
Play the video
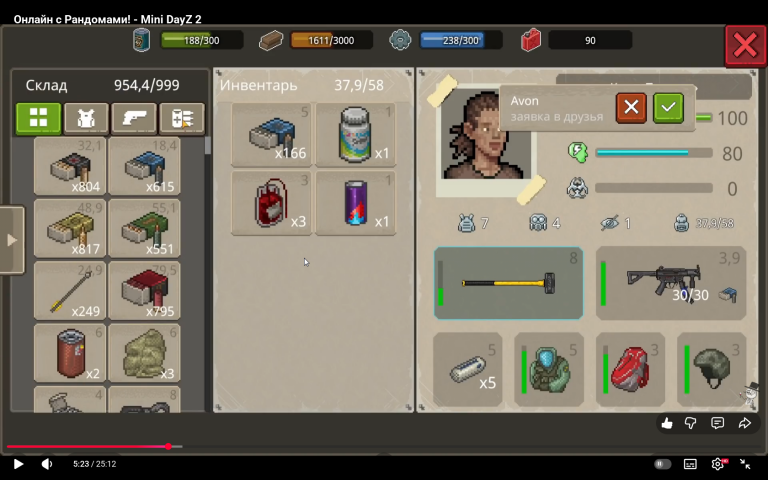click(18, 464)
